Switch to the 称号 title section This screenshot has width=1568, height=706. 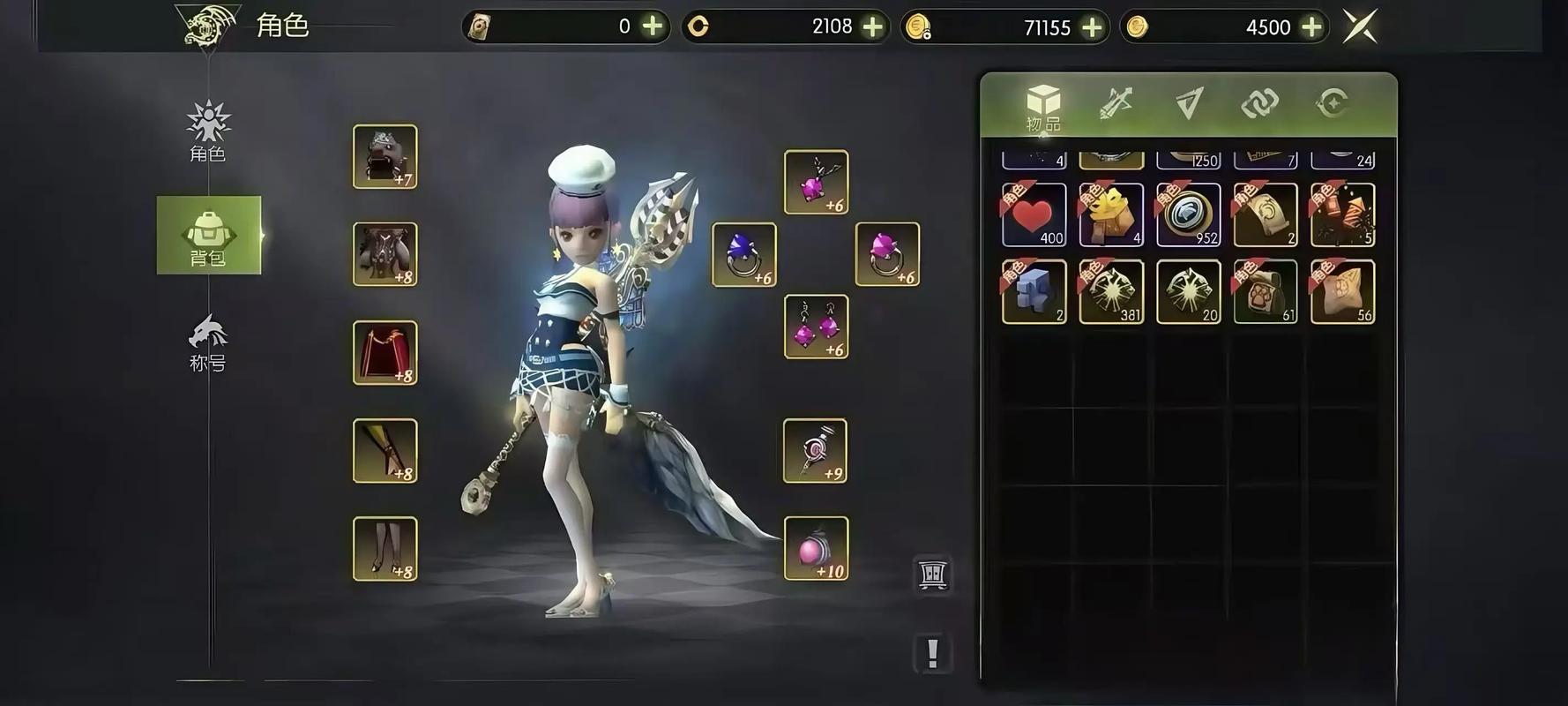[x=208, y=343]
